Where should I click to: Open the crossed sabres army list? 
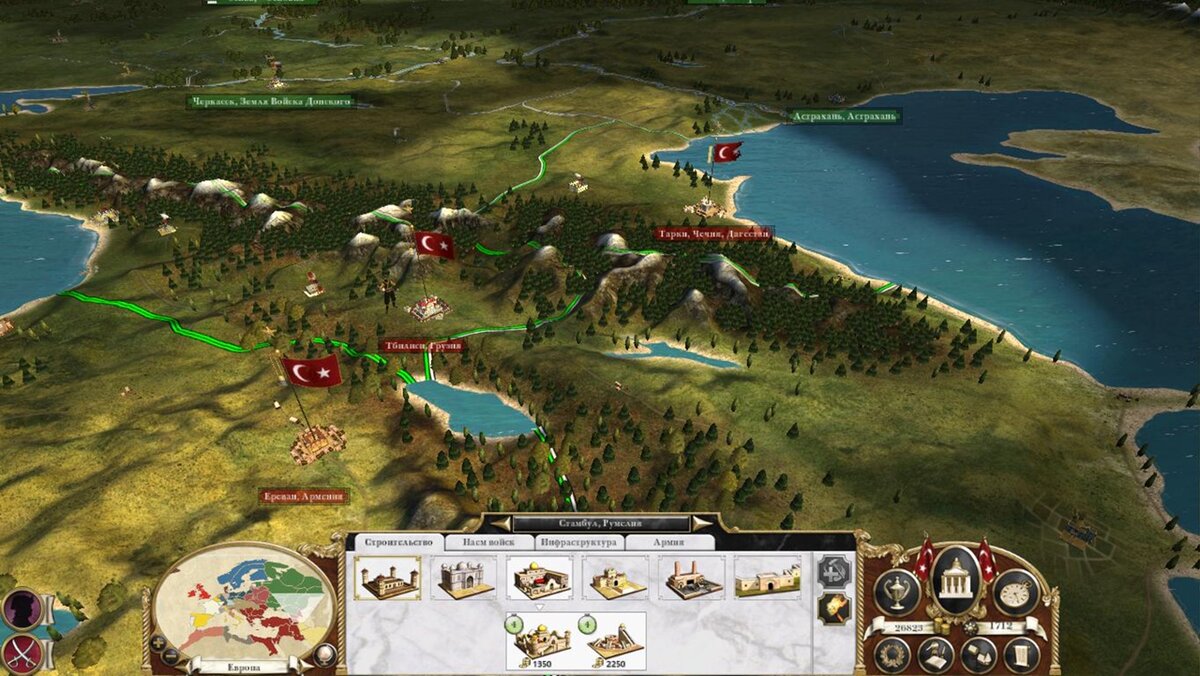tap(20, 653)
